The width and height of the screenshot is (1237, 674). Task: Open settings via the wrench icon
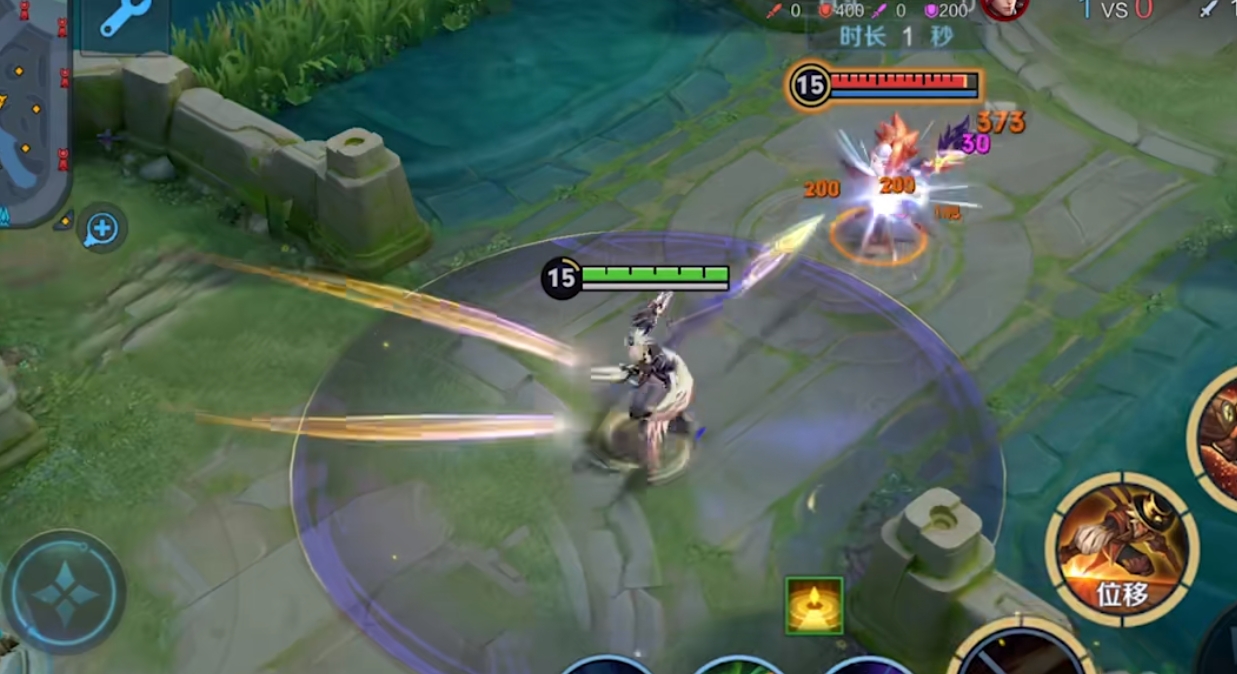click(125, 19)
